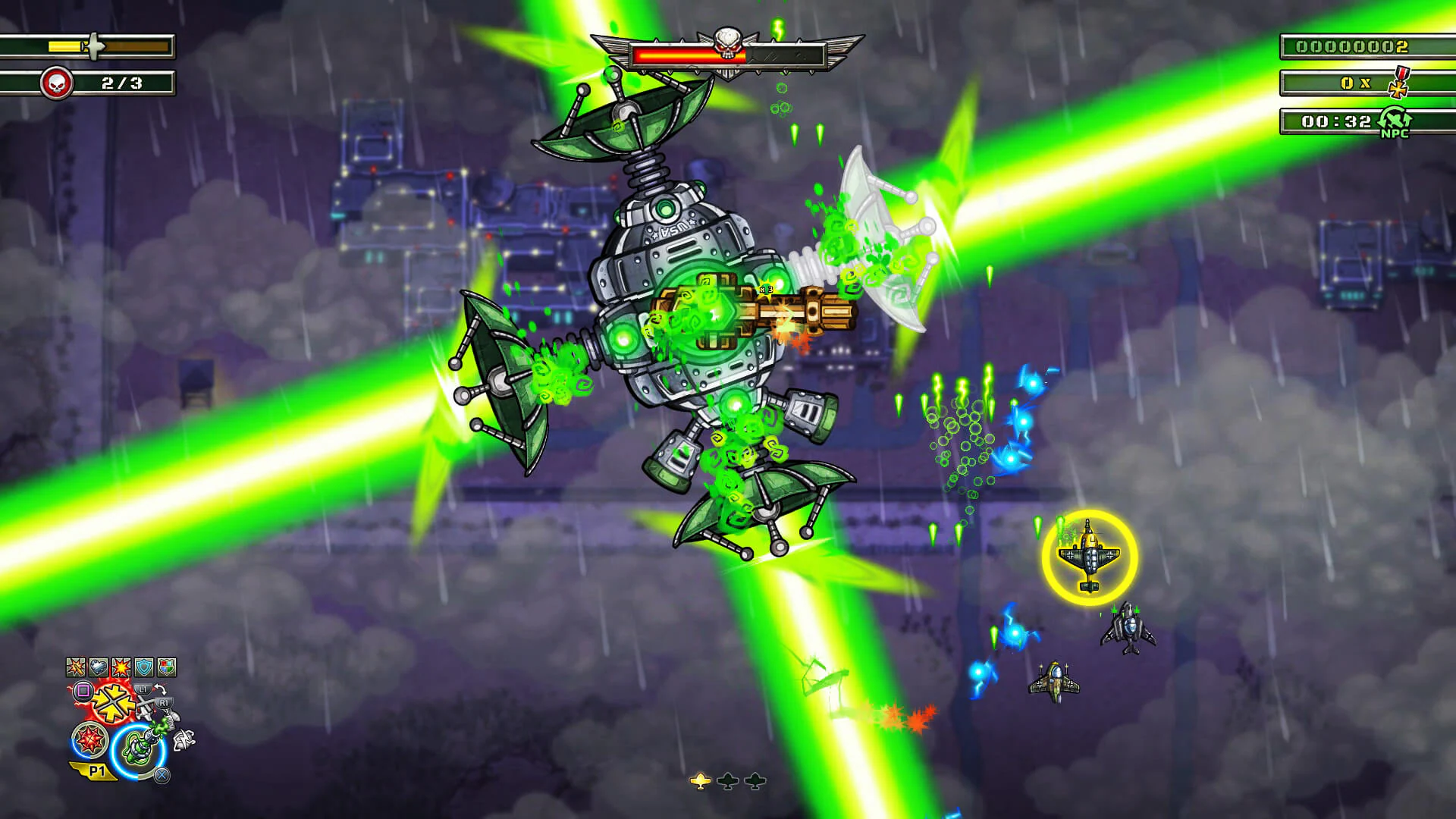
Task: Select the yellow plane thumbnail at bottom center
Action: [700, 780]
